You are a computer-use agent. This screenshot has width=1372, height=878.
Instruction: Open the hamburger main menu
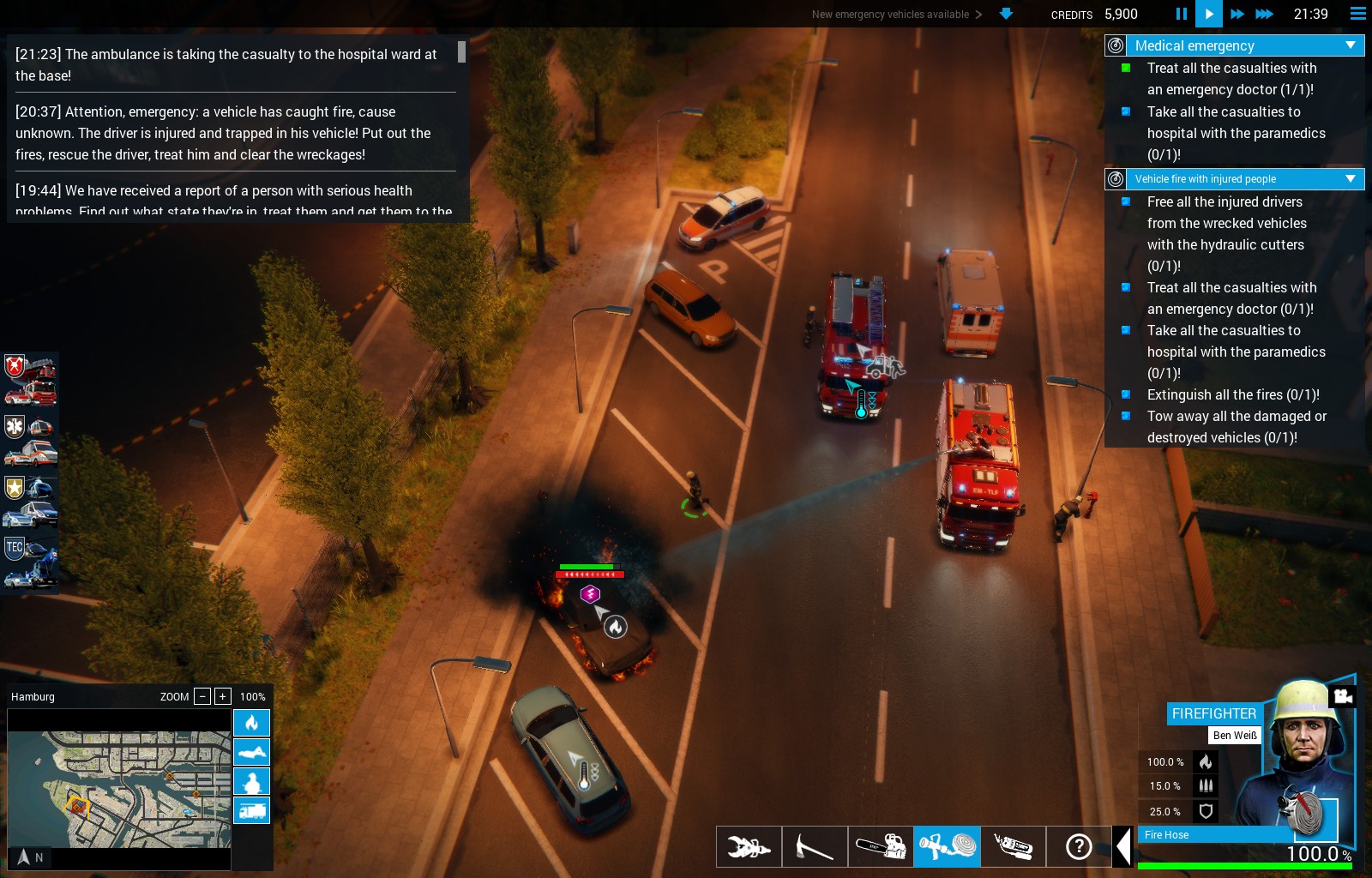[x=1357, y=14]
